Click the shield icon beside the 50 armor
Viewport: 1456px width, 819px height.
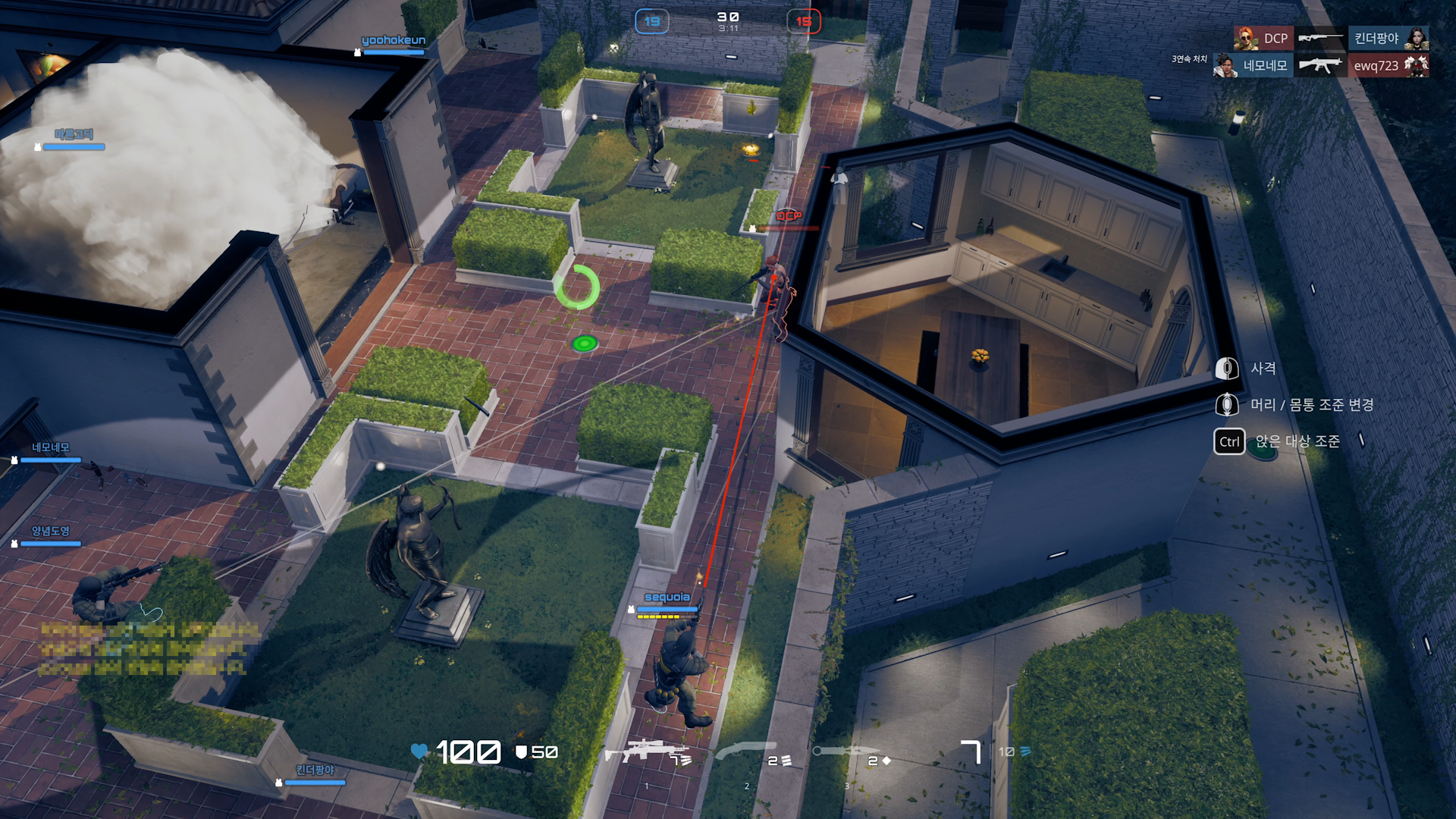(x=522, y=752)
